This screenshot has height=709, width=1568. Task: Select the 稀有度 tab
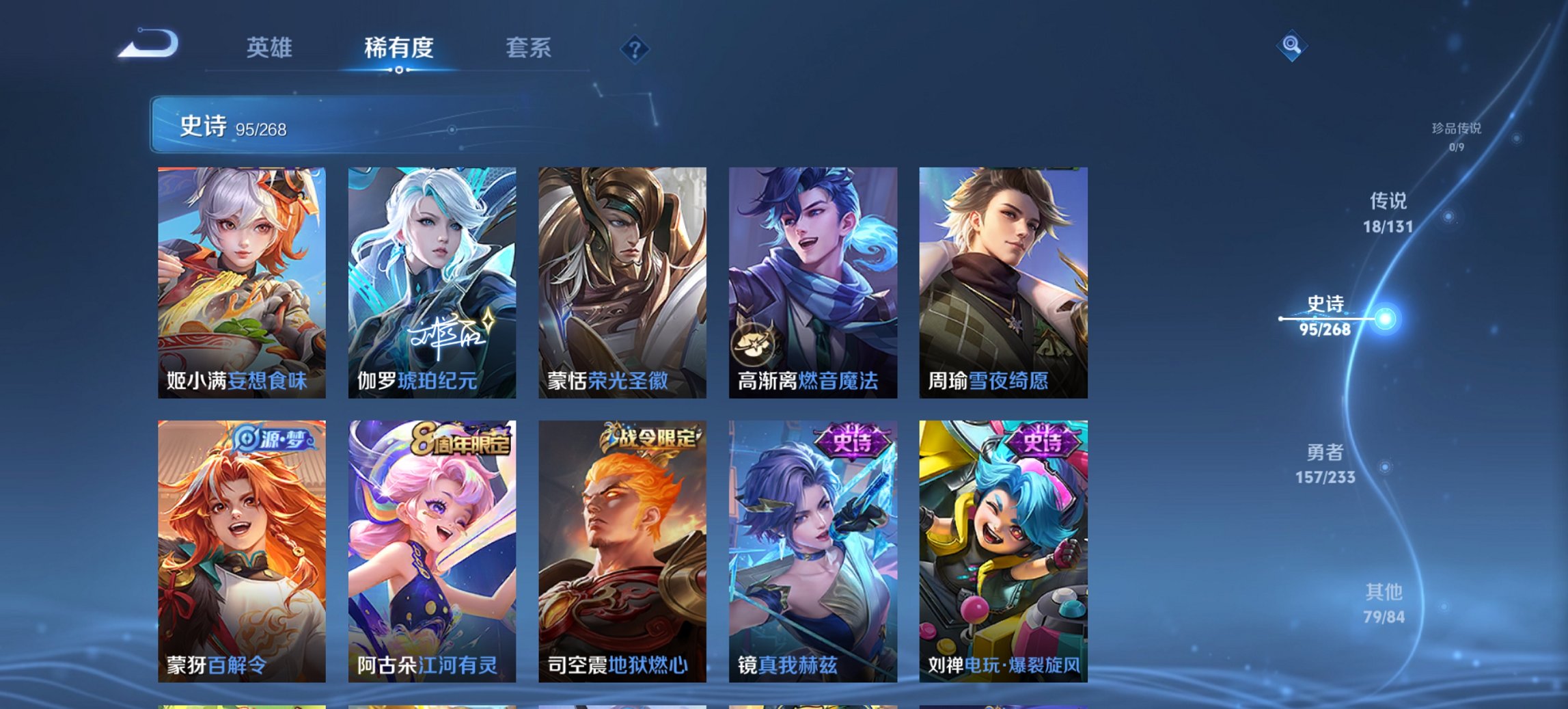(398, 49)
